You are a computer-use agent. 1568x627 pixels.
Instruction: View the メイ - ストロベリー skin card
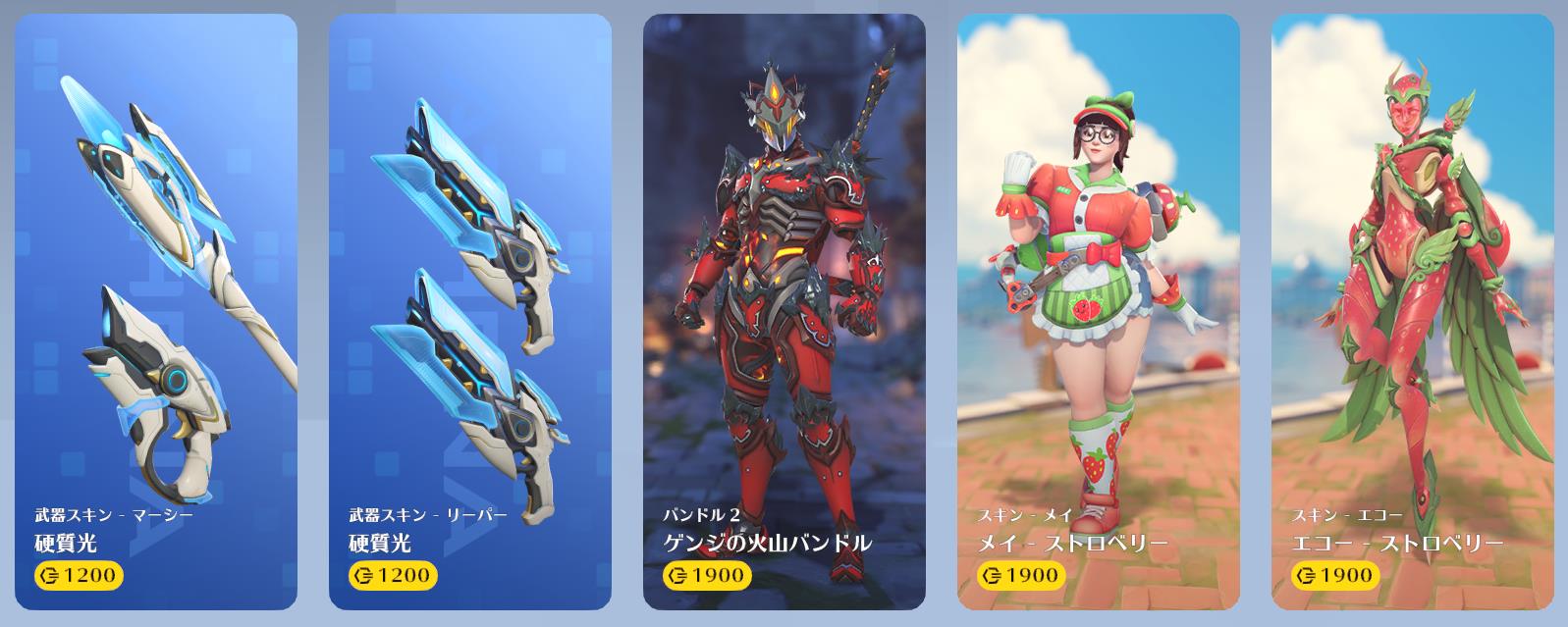coord(1098,312)
